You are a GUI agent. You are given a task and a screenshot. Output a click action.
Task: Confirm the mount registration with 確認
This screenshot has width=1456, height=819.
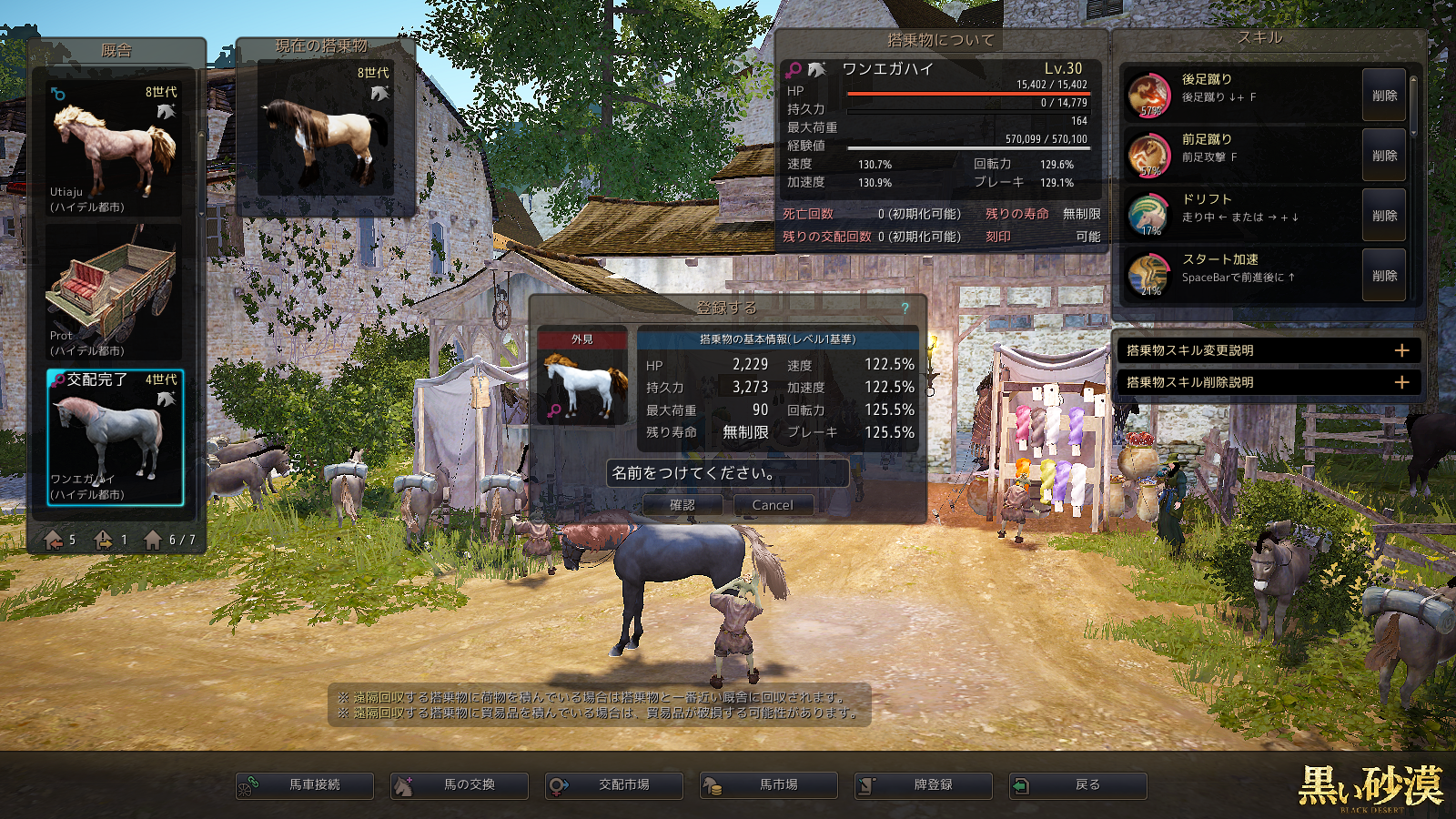pyautogui.click(x=682, y=505)
